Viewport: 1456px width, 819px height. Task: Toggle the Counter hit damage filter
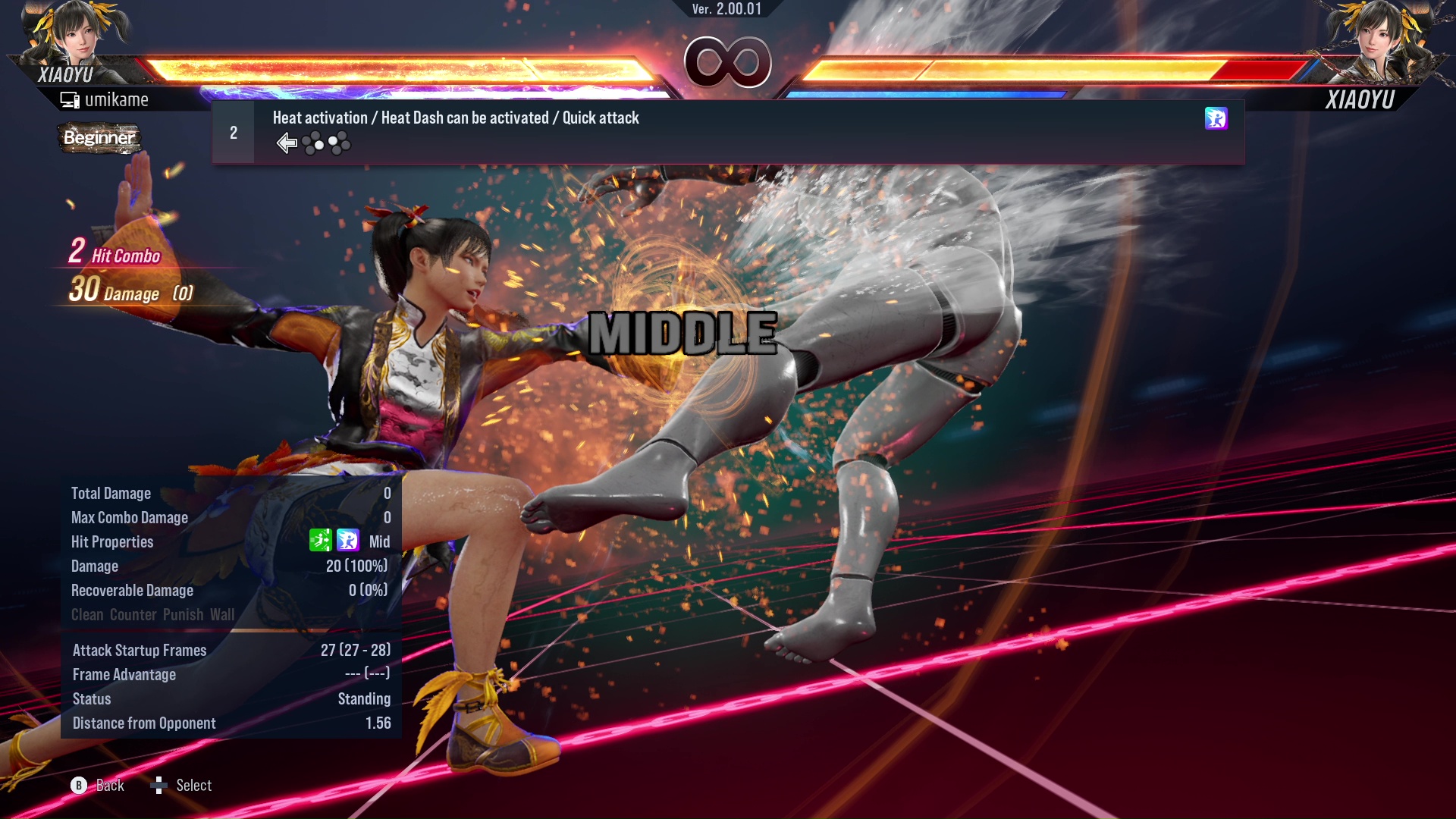133,614
